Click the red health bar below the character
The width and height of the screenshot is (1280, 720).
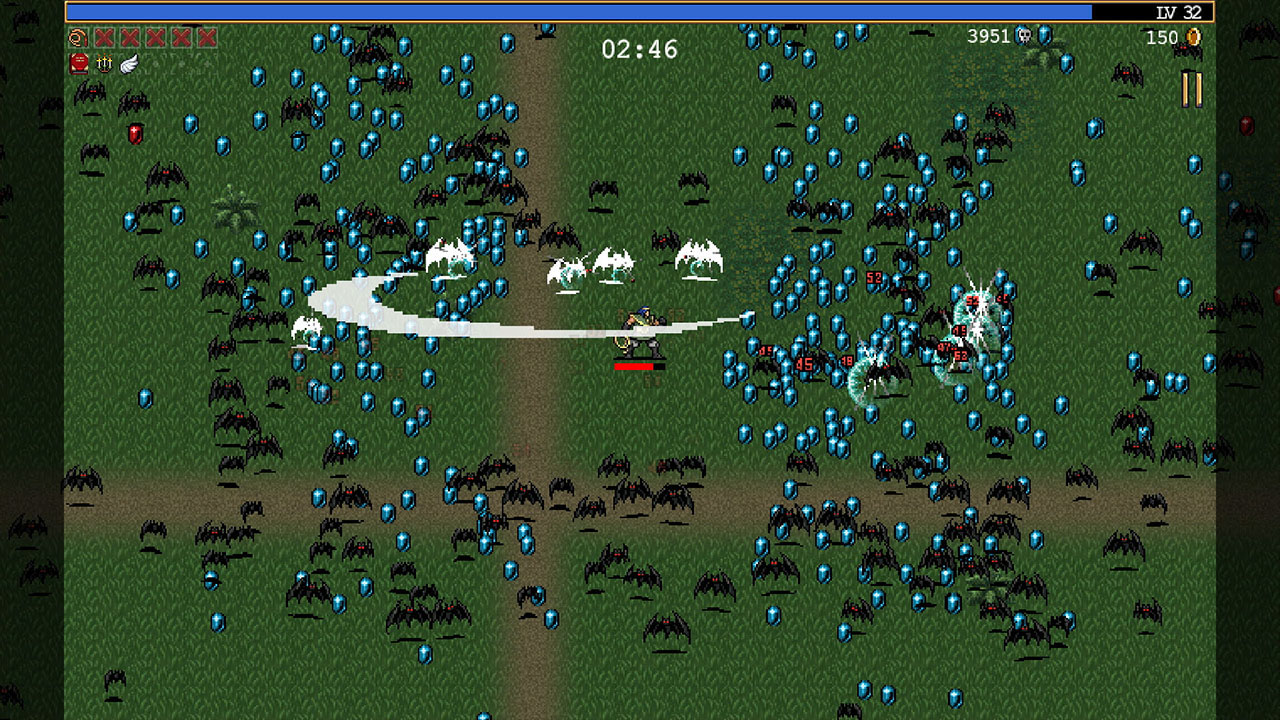tap(638, 368)
